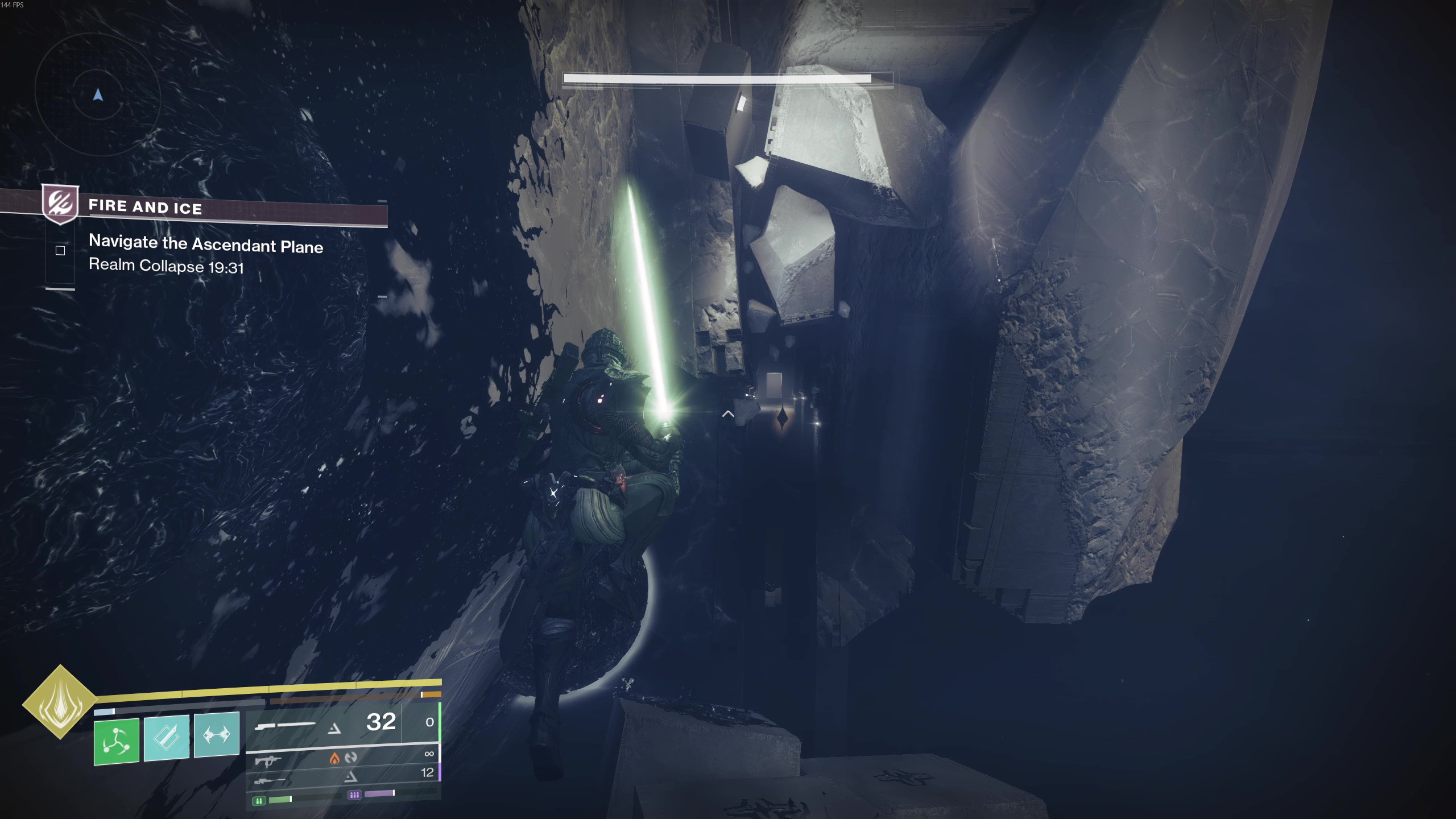Switch to the auto rifle weapon slot

(x=268, y=760)
